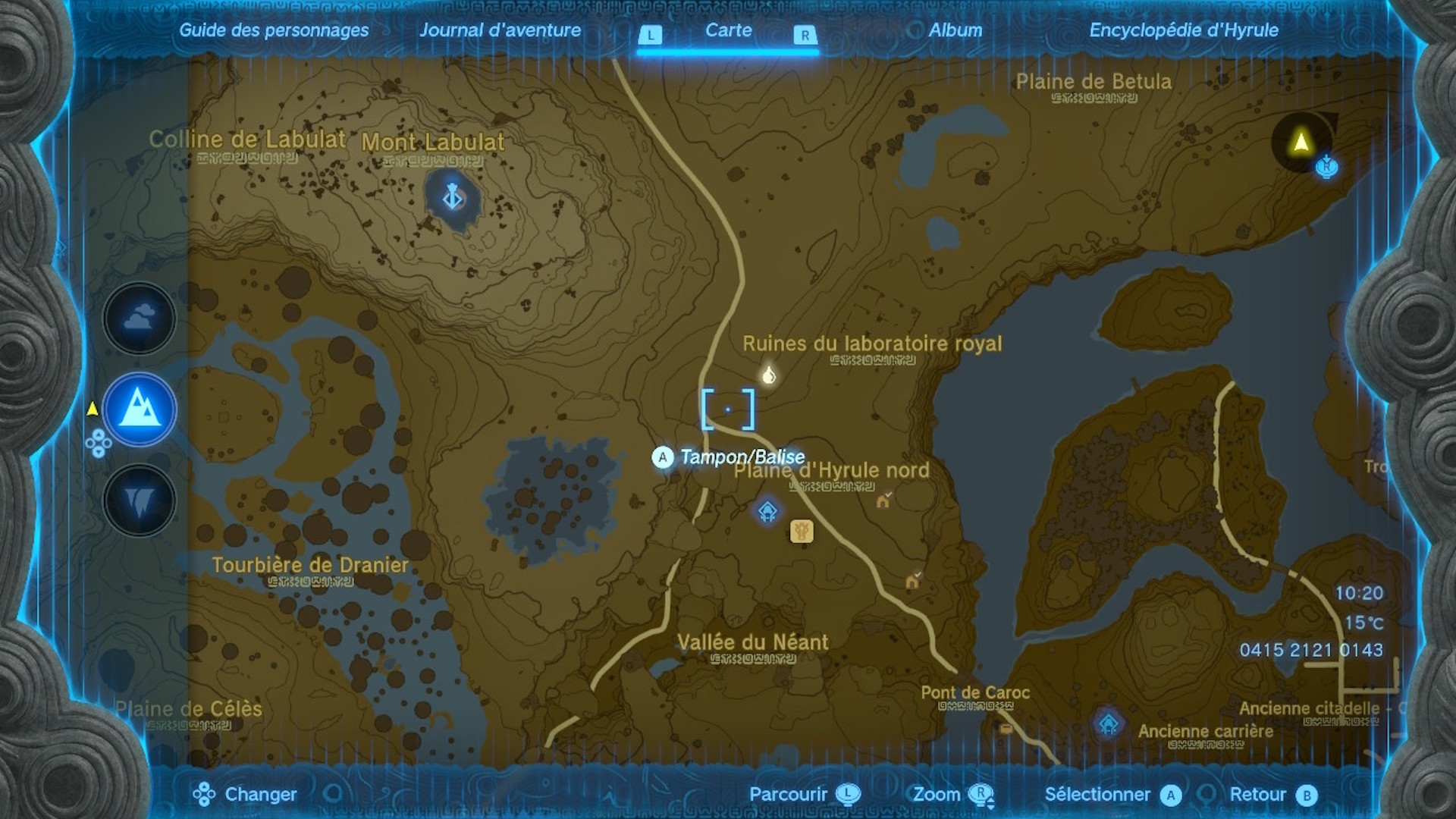Select the Pont de Caroc map label
Viewport: 1456px width, 819px height.
[x=975, y=692]
